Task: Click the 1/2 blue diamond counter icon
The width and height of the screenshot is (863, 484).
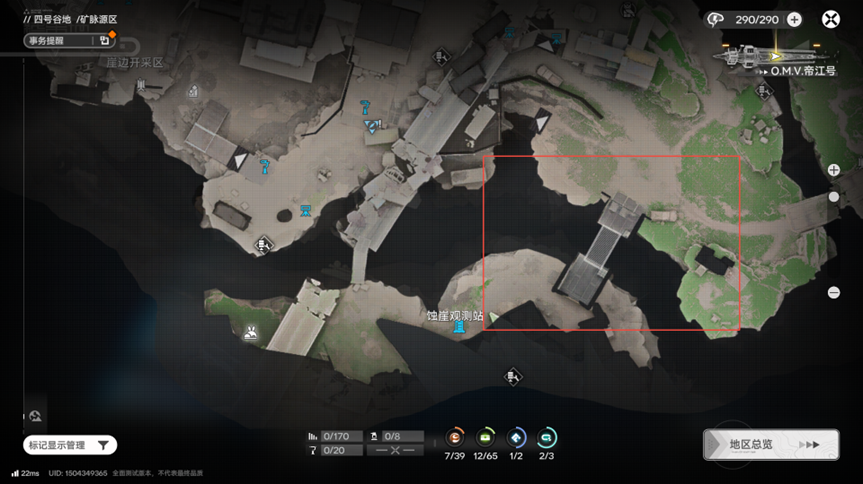Action: [x=516, y=437]
